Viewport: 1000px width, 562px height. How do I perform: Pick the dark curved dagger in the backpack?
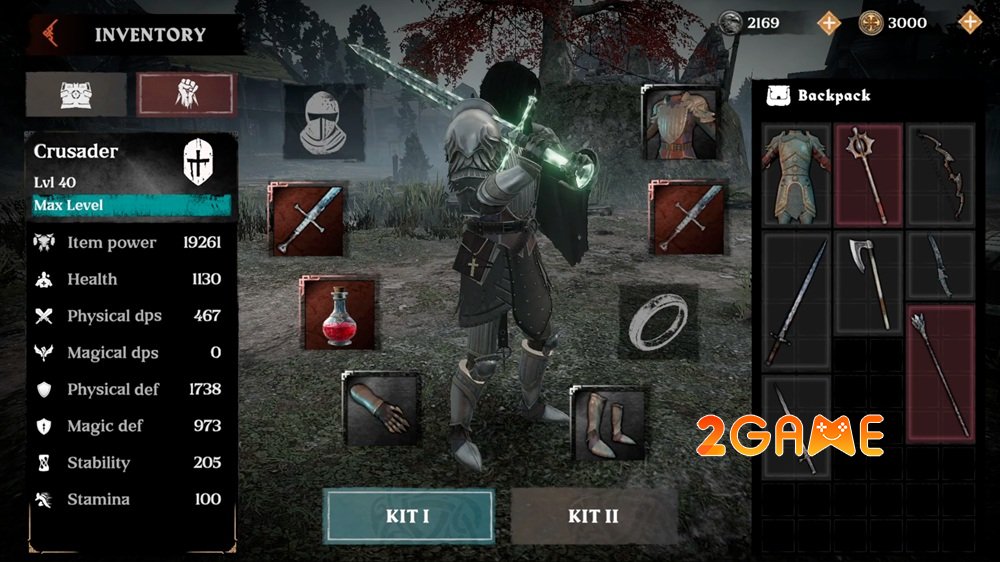coord(940,268)
